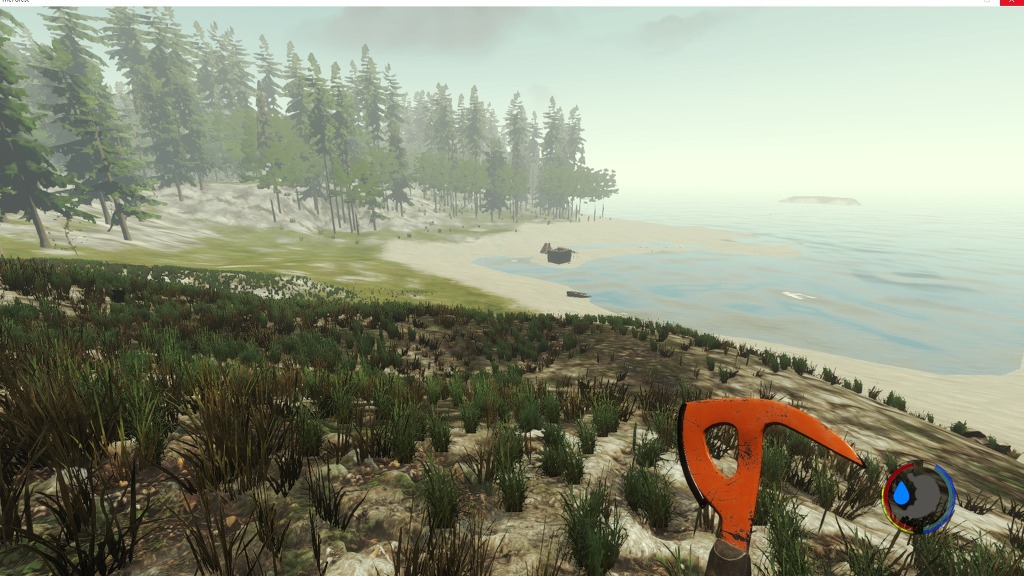Close the game window
The image size is (1024, 576).
[1011, 3]
